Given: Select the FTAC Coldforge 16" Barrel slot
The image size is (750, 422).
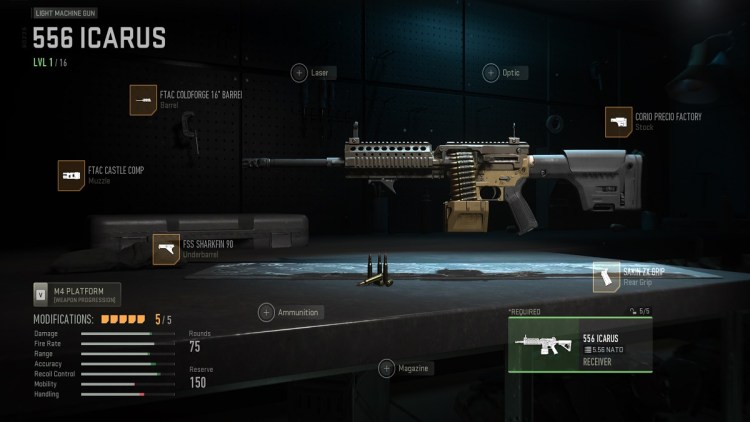Looking at the screenshot, I should pyautogui.click(x=144, y=100).
